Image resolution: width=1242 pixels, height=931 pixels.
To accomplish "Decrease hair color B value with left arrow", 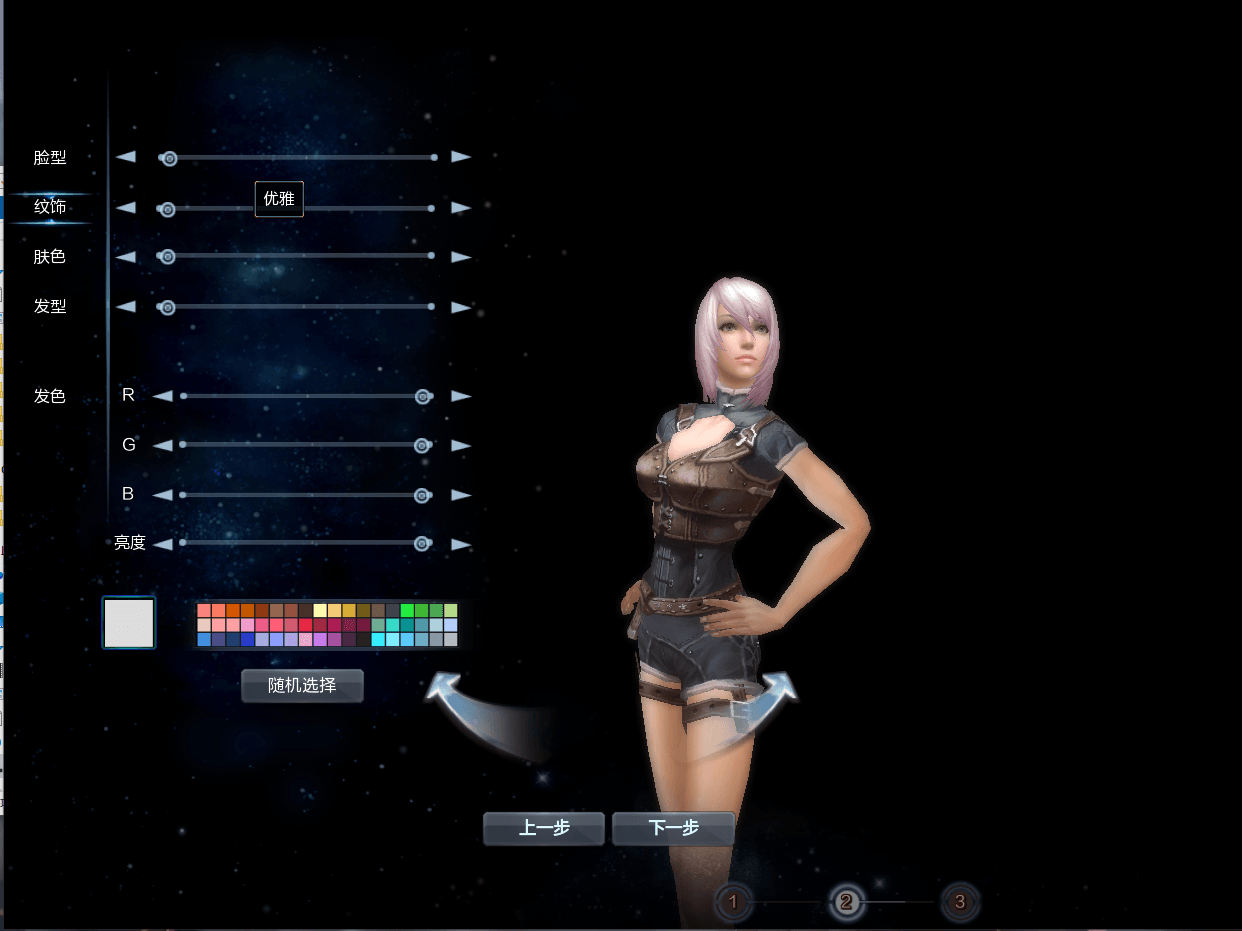I will [x=162, y=495].
